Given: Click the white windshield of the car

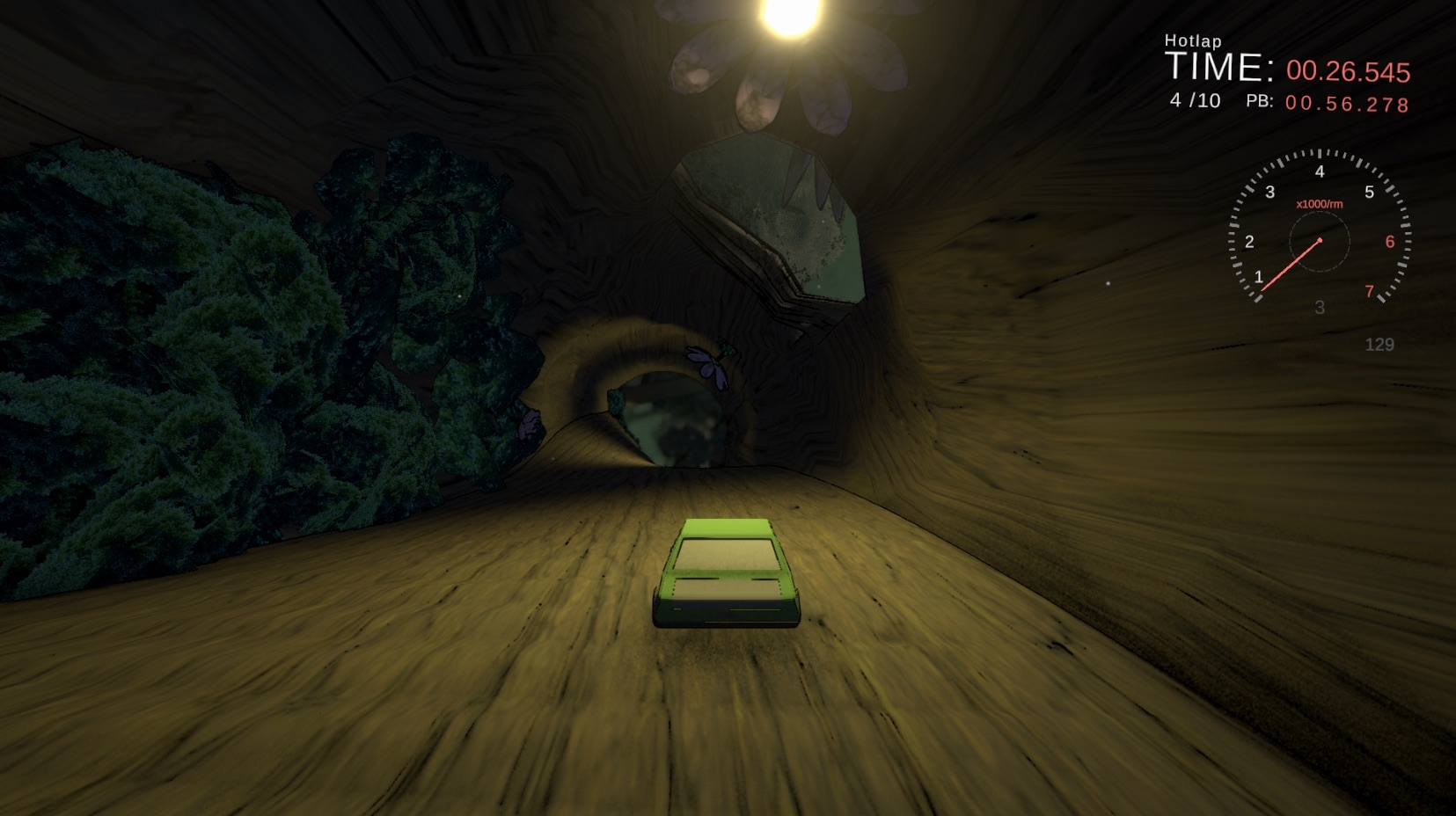Looking at the screenshot, I should pyautogui.click(x=727, y=554).
